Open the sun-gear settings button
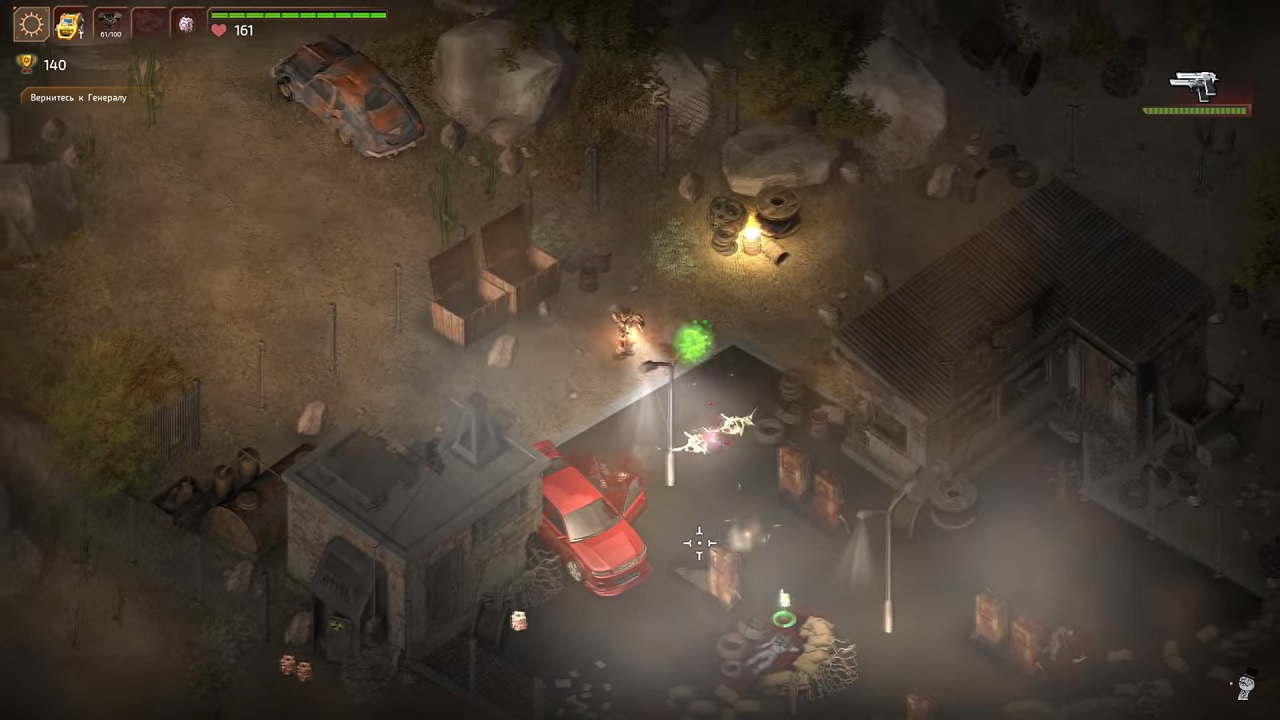This screenshot has width=1280, height=720. (31, 24)
